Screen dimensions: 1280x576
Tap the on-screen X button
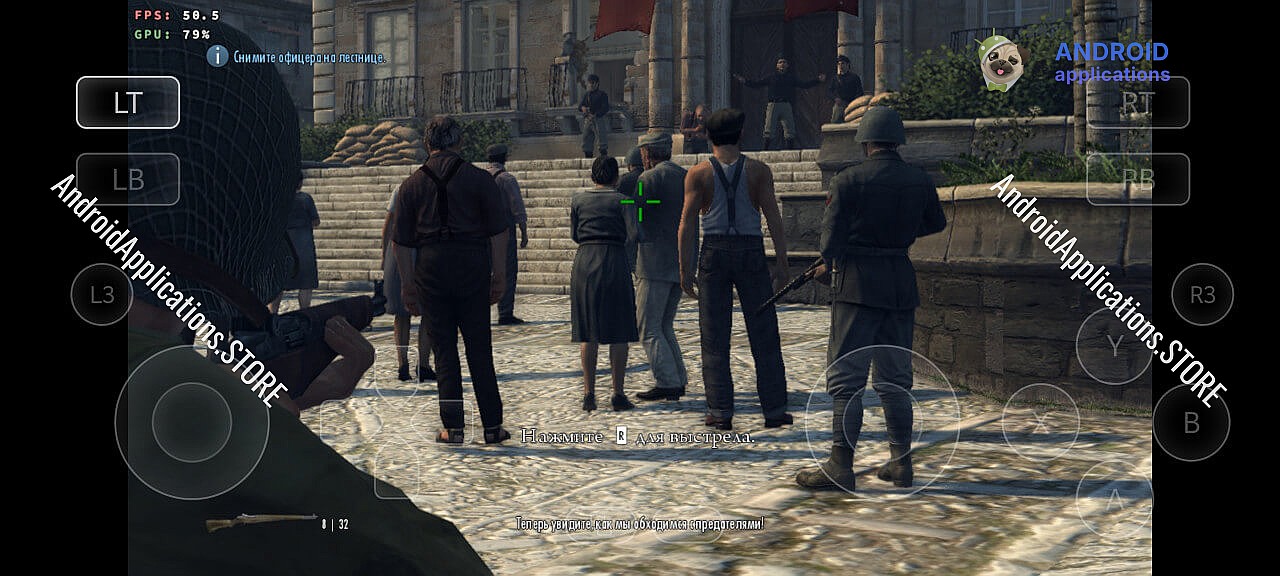coord(1040,422)
